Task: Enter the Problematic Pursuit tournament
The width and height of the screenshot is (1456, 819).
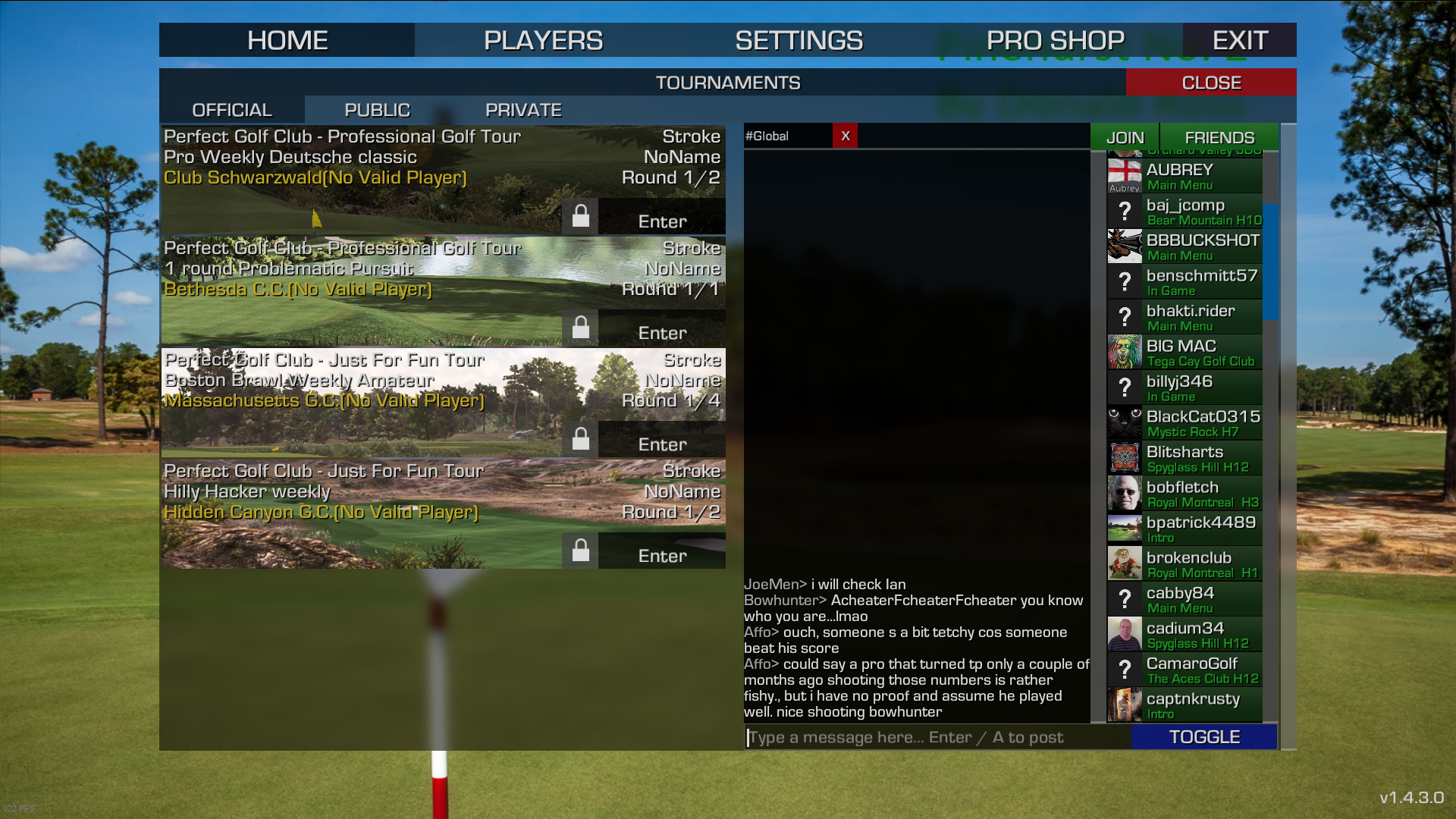Action: pos(662,333)
